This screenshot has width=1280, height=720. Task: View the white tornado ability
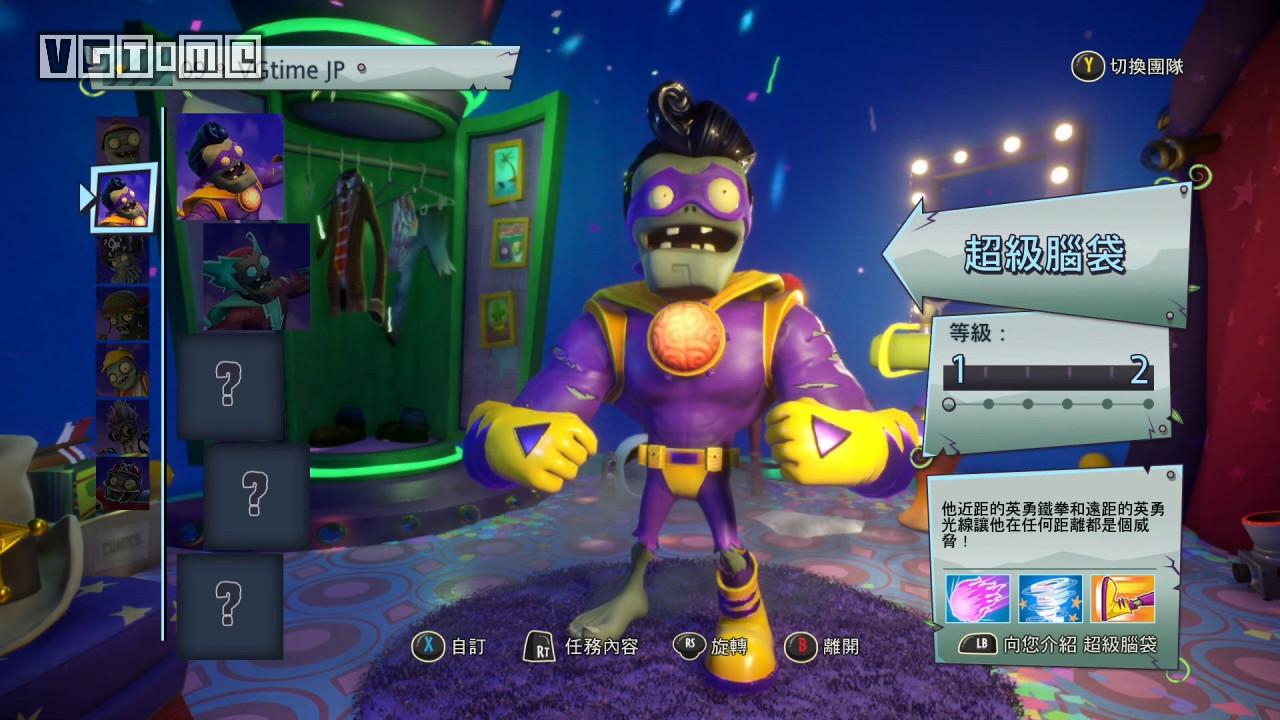pyautogui.click(x=1050, y=599)
